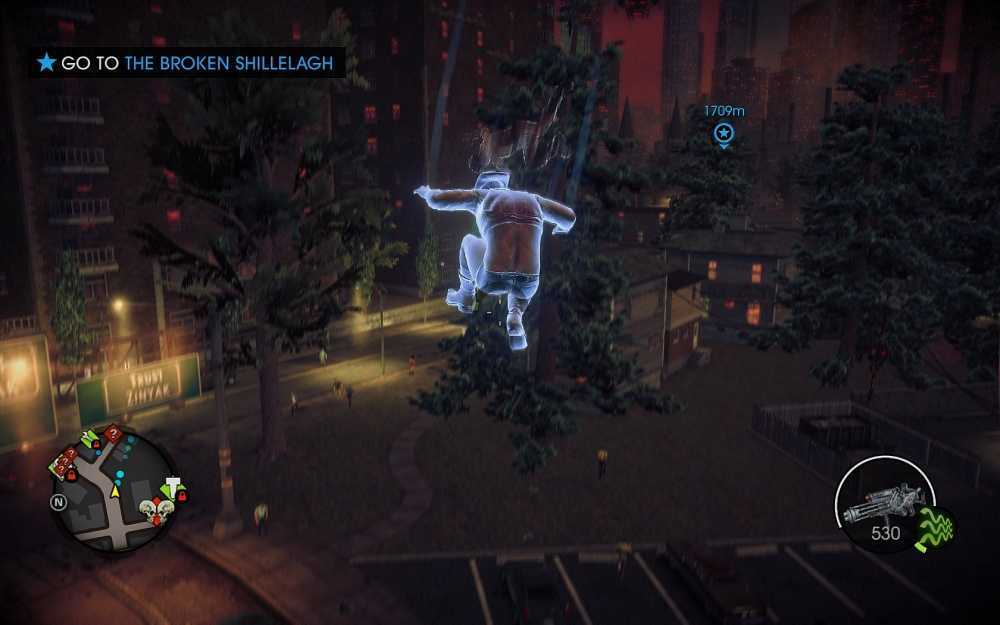Click the 1709m objective waypoint marker
1000x625 pixels.
724,133
